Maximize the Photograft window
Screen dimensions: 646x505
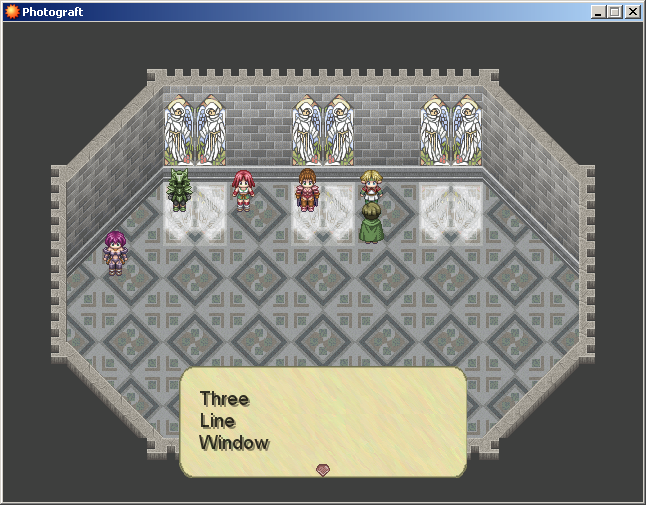[614, 12]
